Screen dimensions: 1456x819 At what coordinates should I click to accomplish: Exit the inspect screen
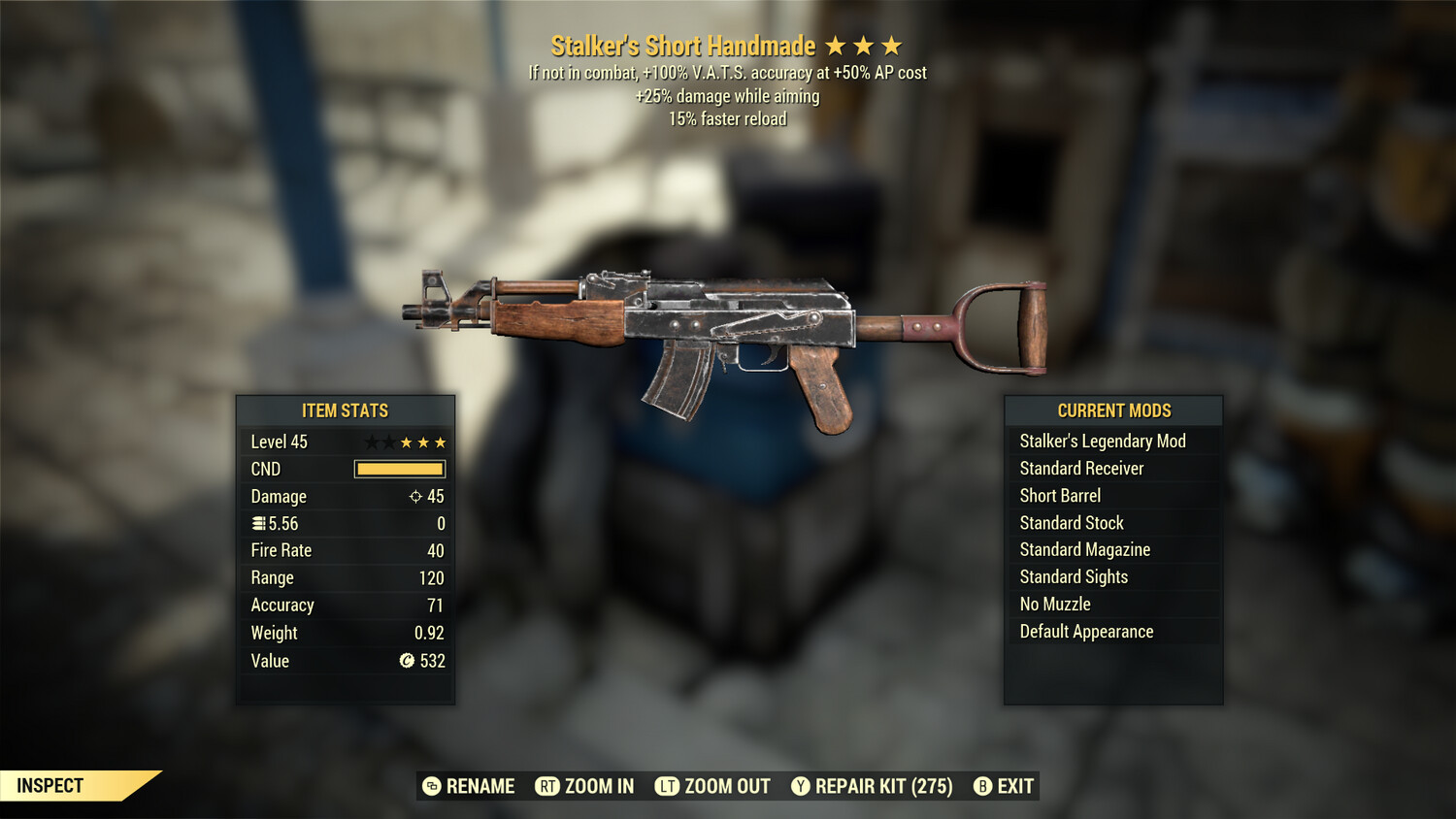(x=1004, y=786)
